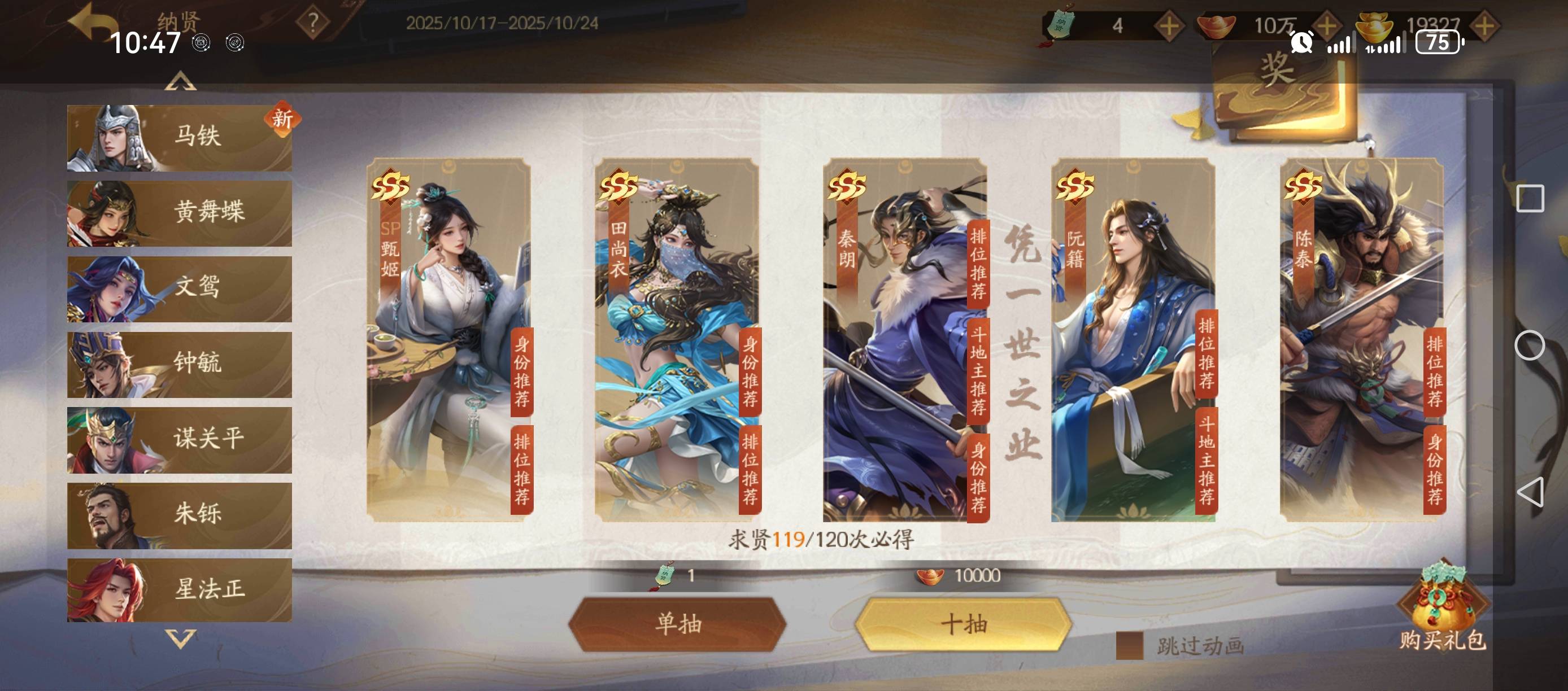View the 阮籍 hero card

coord(1134,339)
